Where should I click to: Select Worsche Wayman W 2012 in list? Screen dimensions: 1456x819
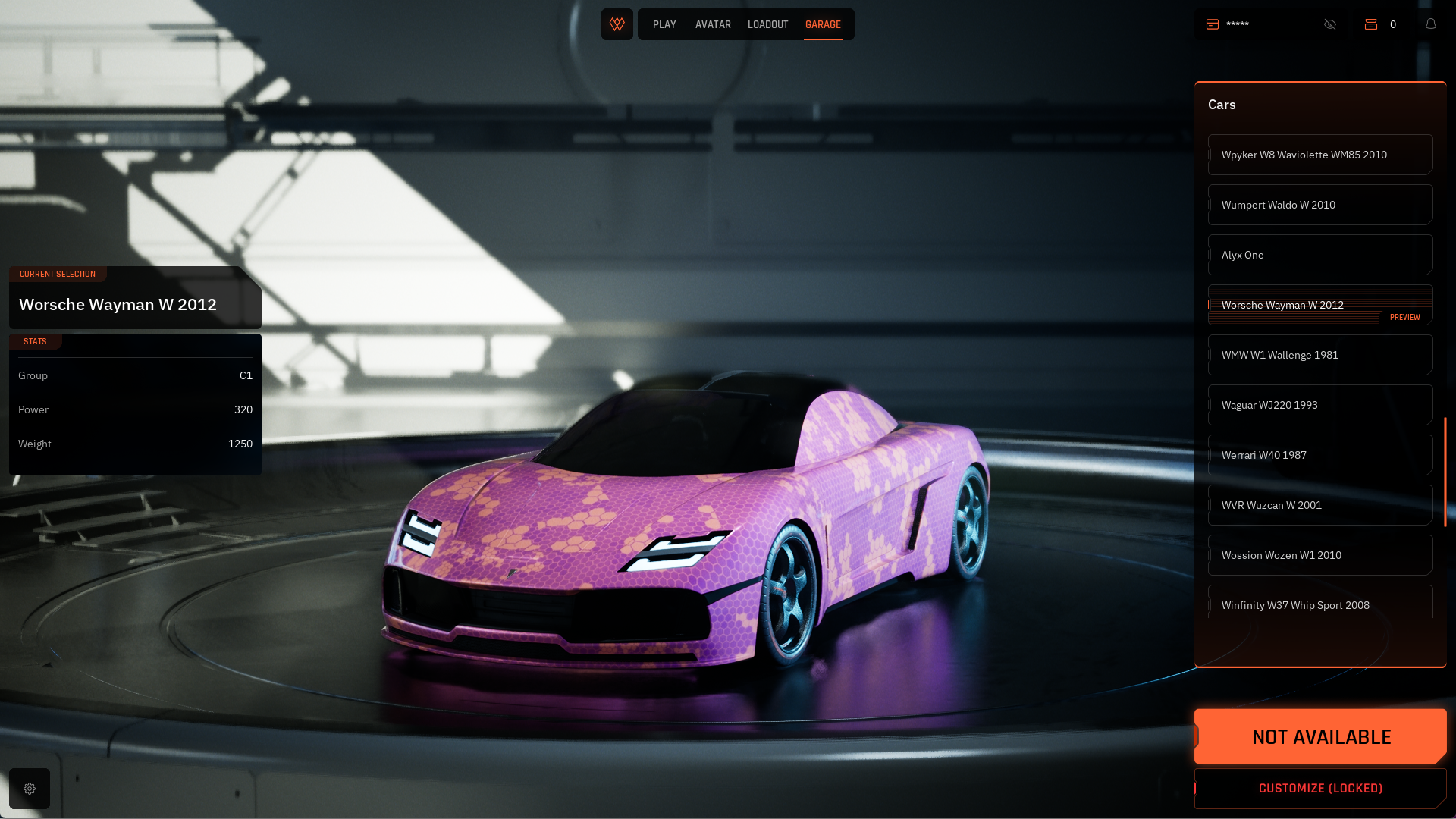pos(1319,305)
